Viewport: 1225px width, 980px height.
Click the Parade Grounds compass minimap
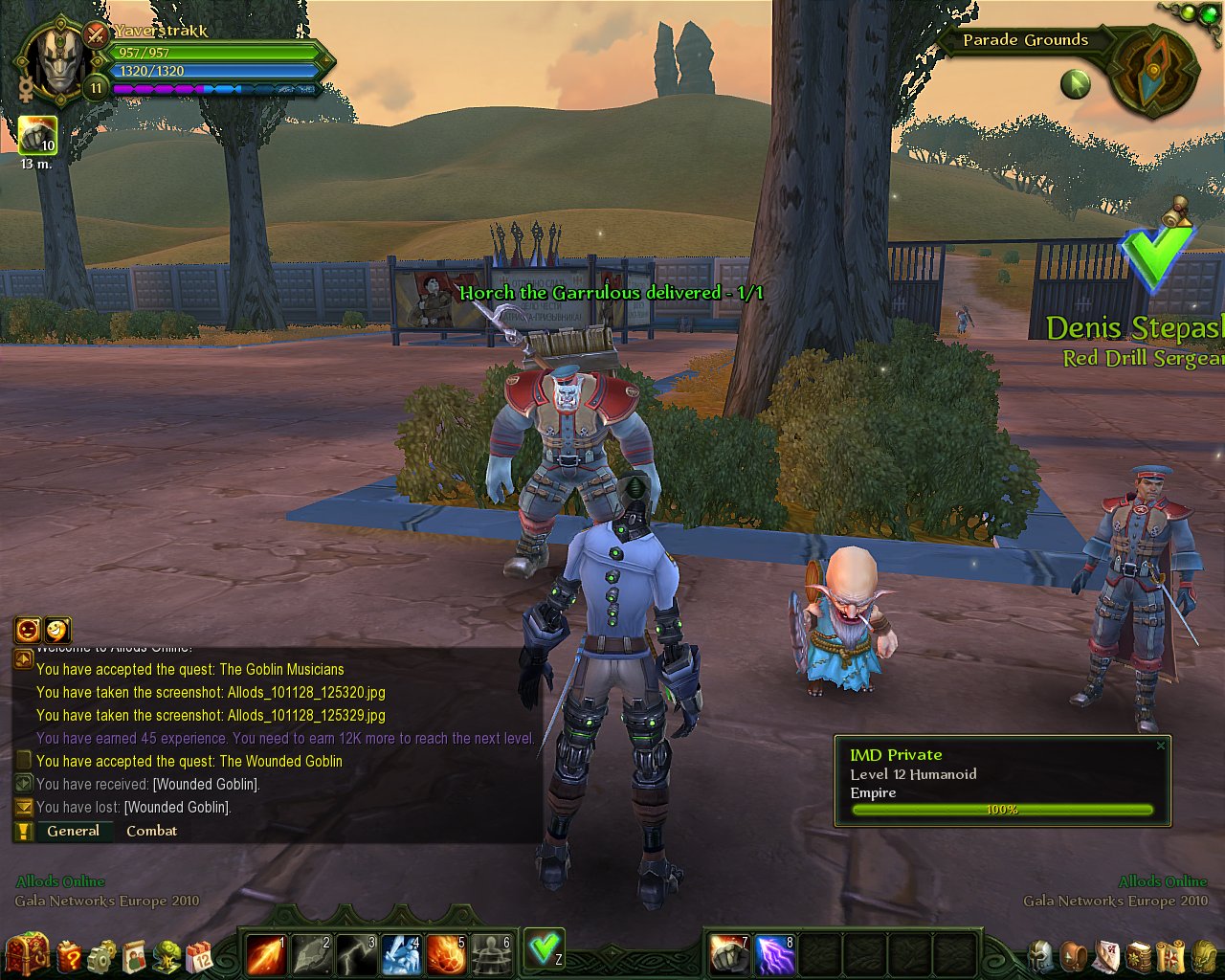click(x=1155, y=73)
